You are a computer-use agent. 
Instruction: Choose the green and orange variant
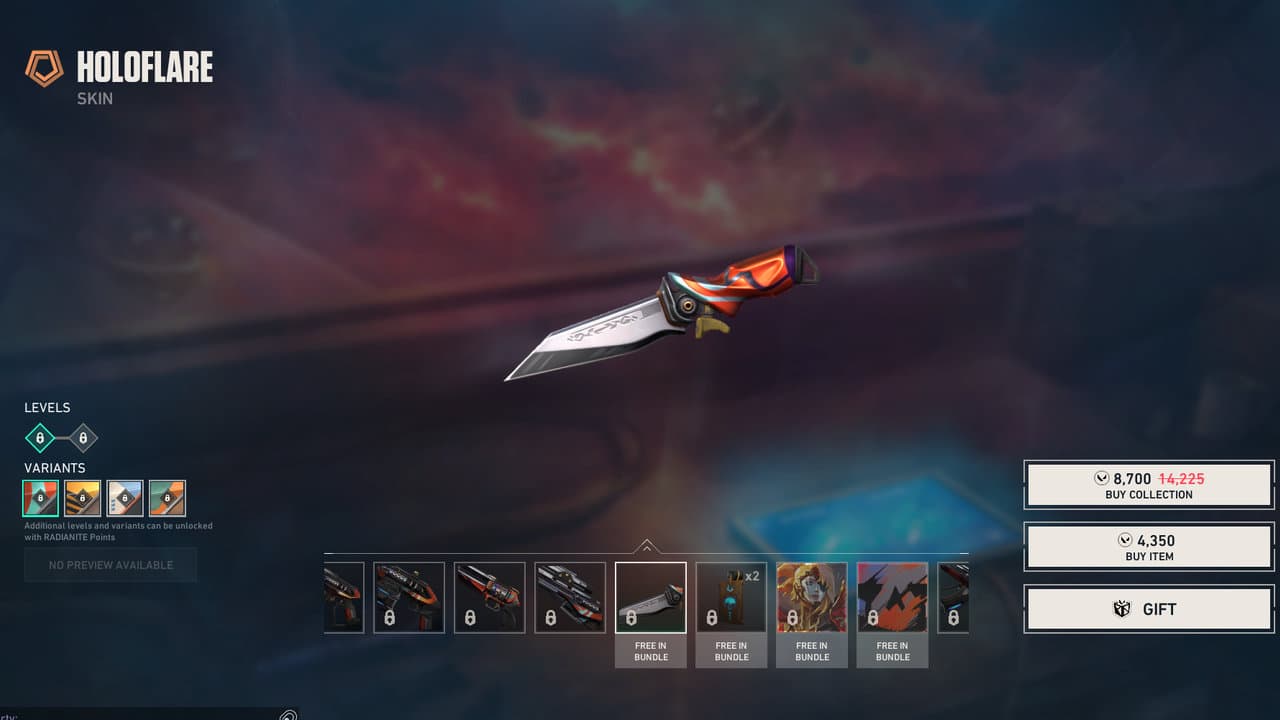pyautogui.click(x=167, y=498)
